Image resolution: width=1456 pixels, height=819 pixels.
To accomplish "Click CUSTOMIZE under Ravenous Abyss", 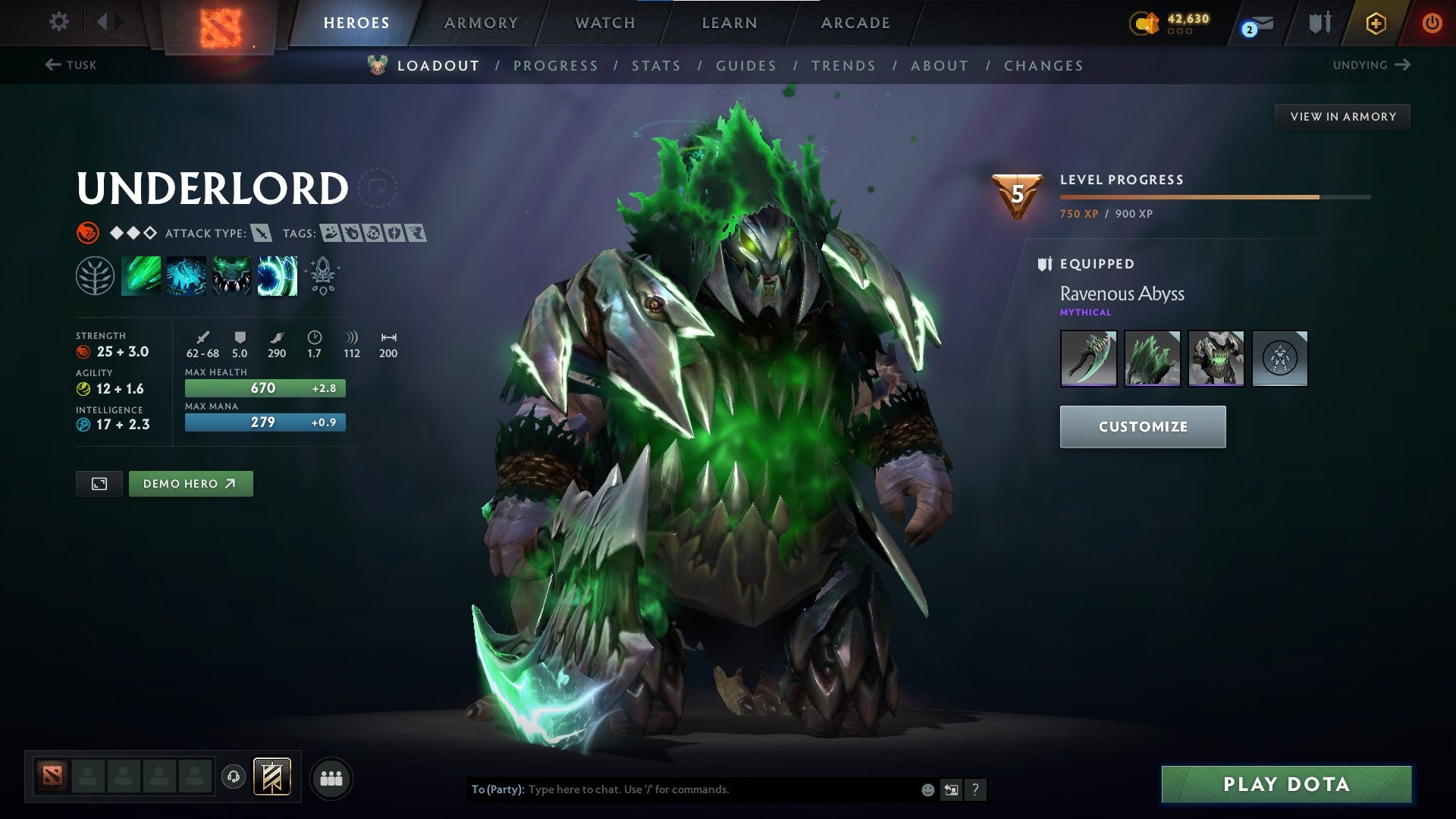I will coord(1142,426).
